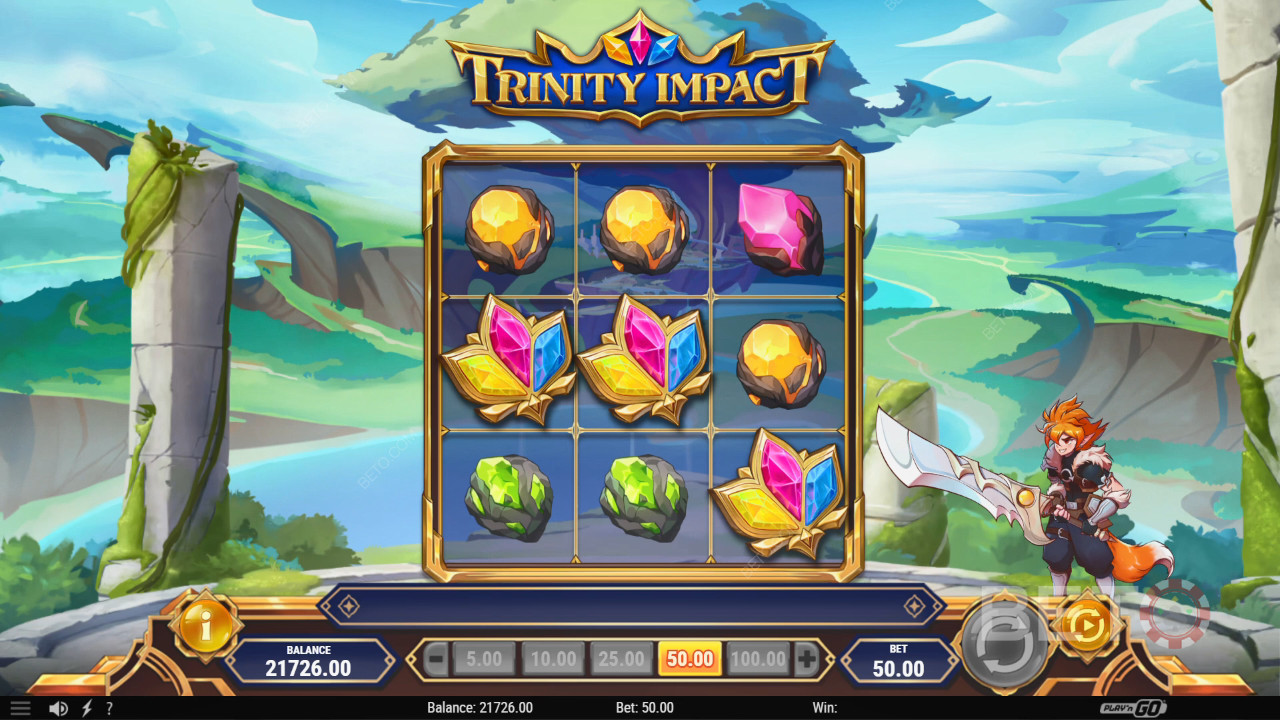Toggle the sound speaker icon
The image size is (1280, 720).
tap(59, 708)
